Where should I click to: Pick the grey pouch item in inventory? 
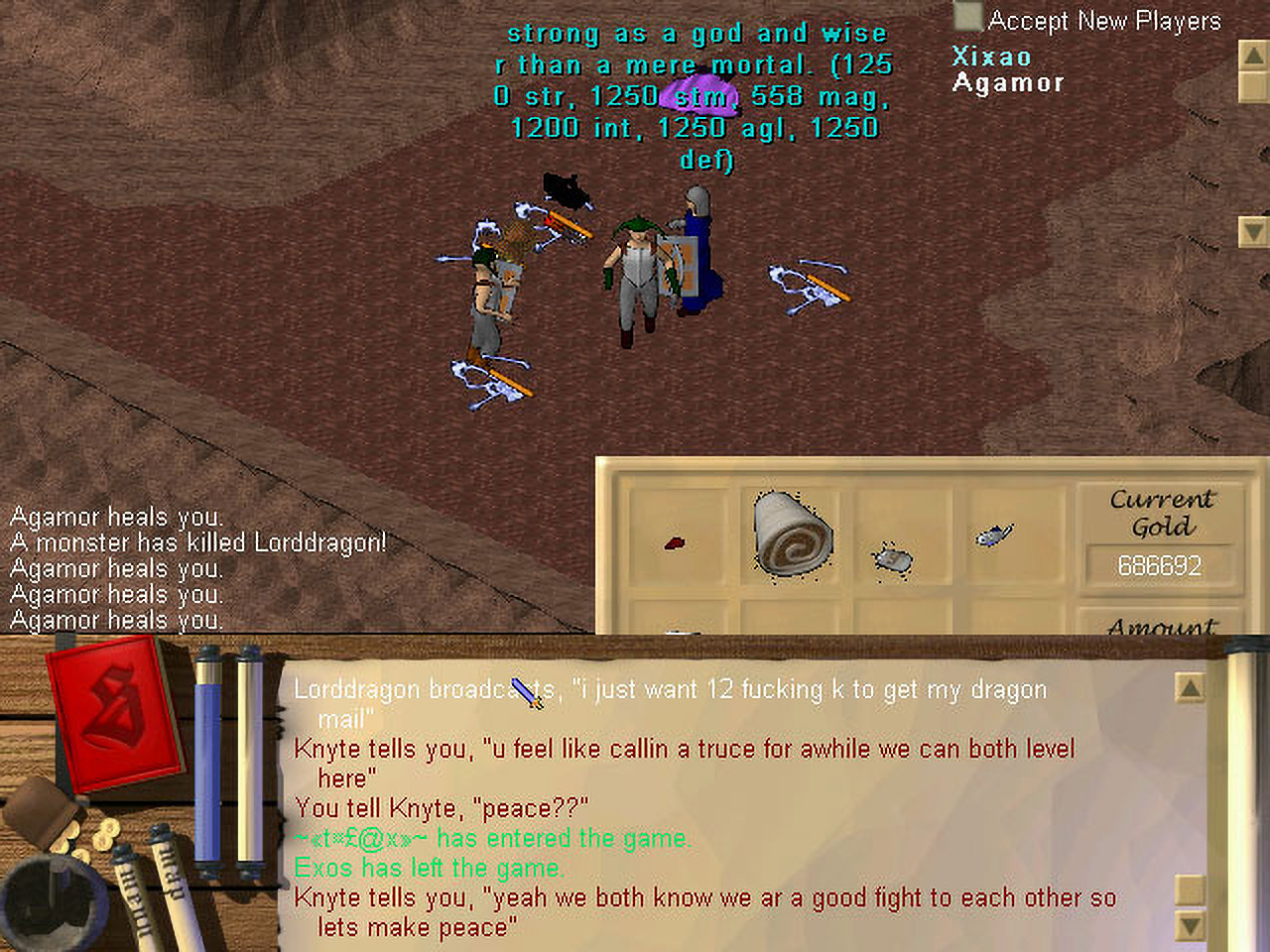pos(894,559)
